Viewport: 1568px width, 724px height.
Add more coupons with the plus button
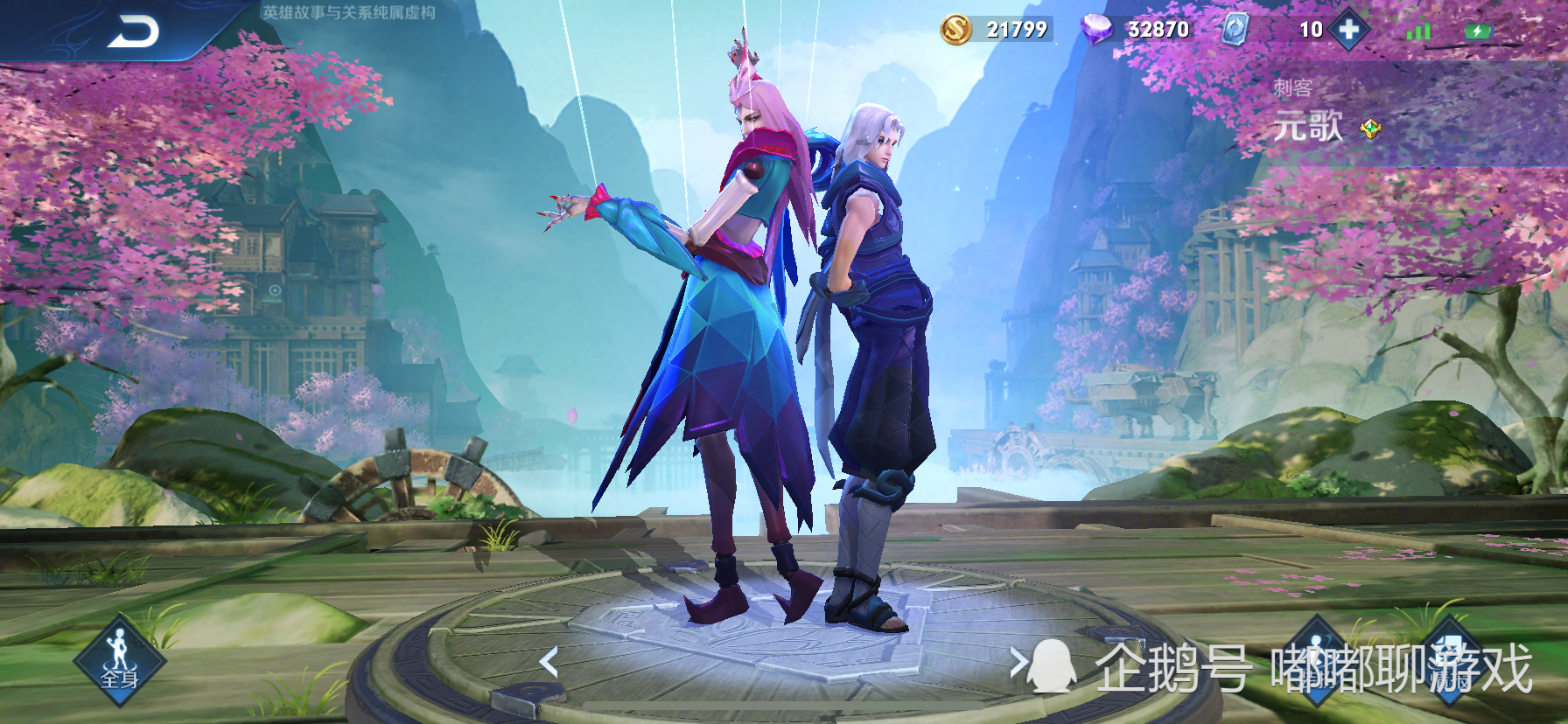(1348, 30)
